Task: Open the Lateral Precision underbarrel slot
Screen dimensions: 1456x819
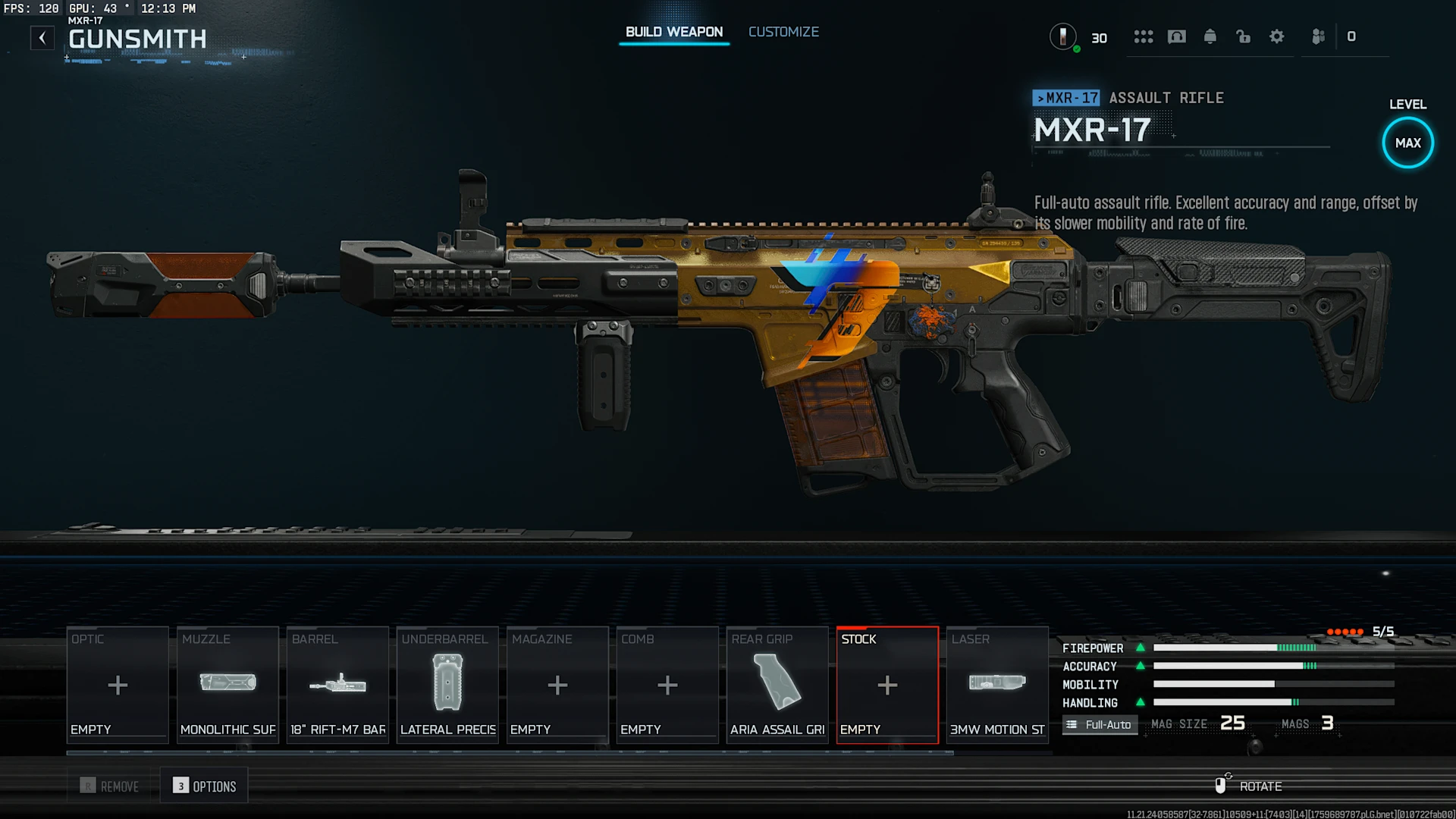Action: [447, 685]
